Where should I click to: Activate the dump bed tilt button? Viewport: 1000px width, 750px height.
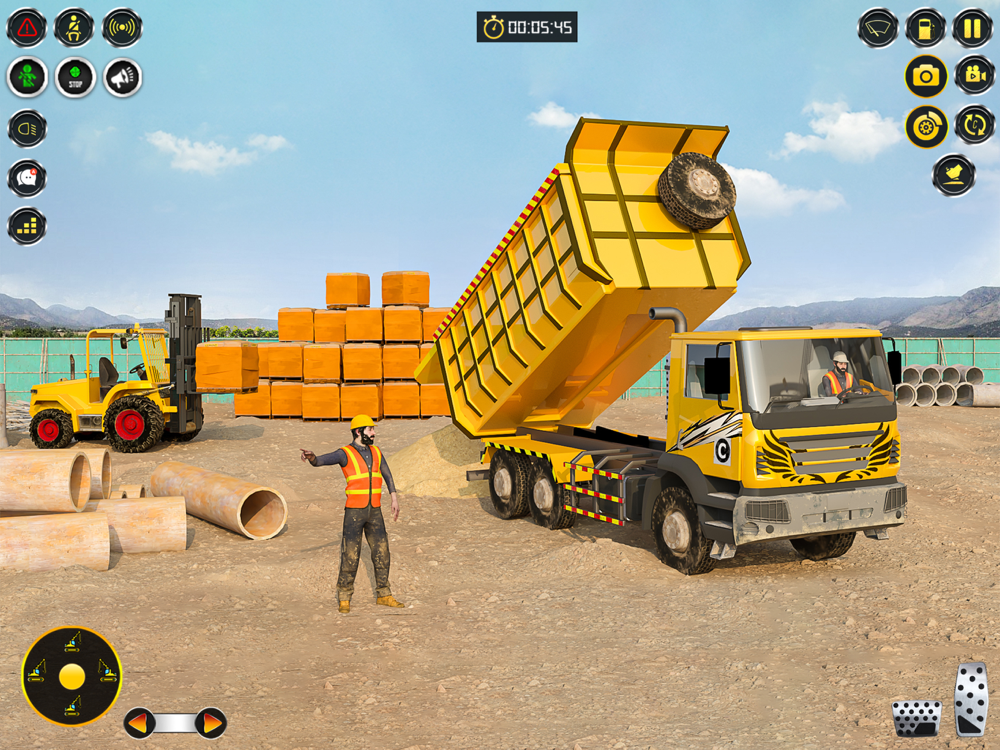954,175
